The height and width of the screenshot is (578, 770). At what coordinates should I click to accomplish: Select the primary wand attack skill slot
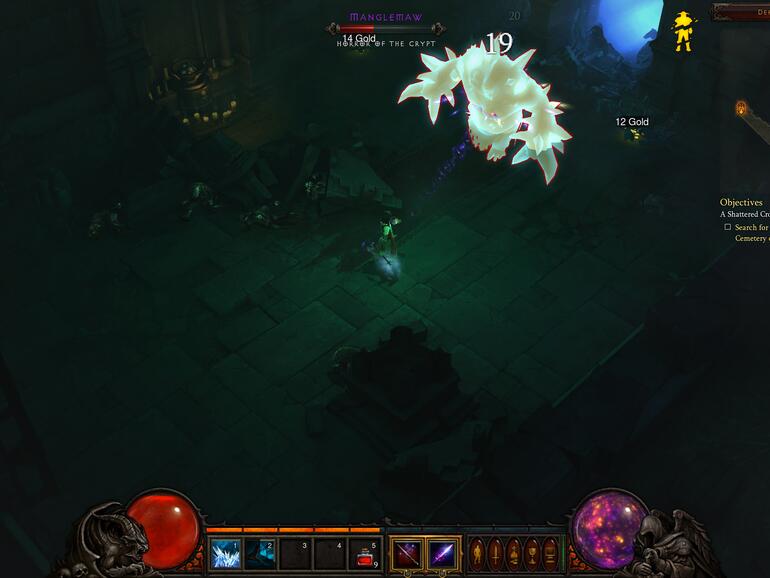tap(407, 553)
